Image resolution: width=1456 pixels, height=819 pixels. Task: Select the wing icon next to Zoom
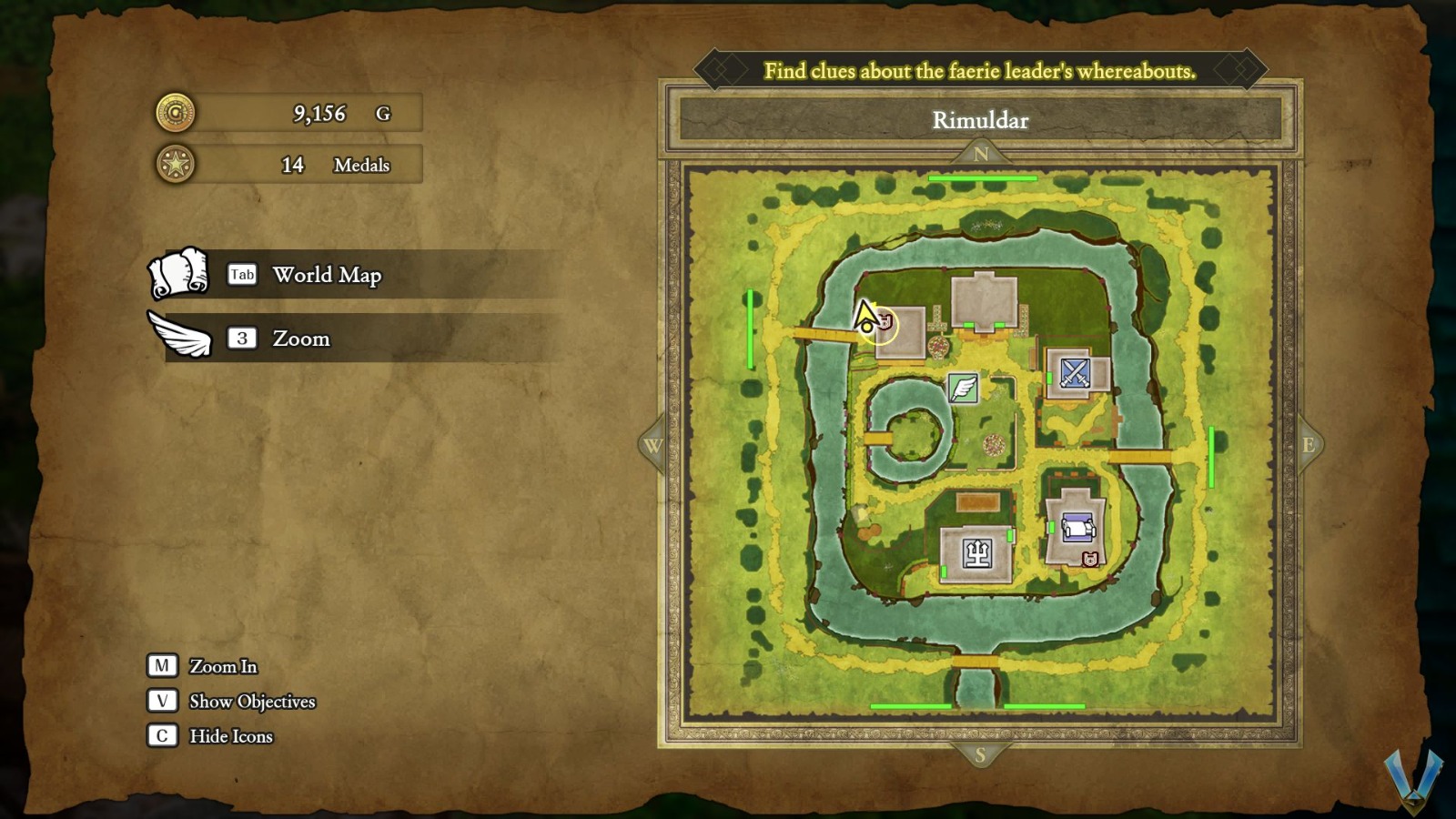point(178,337)
